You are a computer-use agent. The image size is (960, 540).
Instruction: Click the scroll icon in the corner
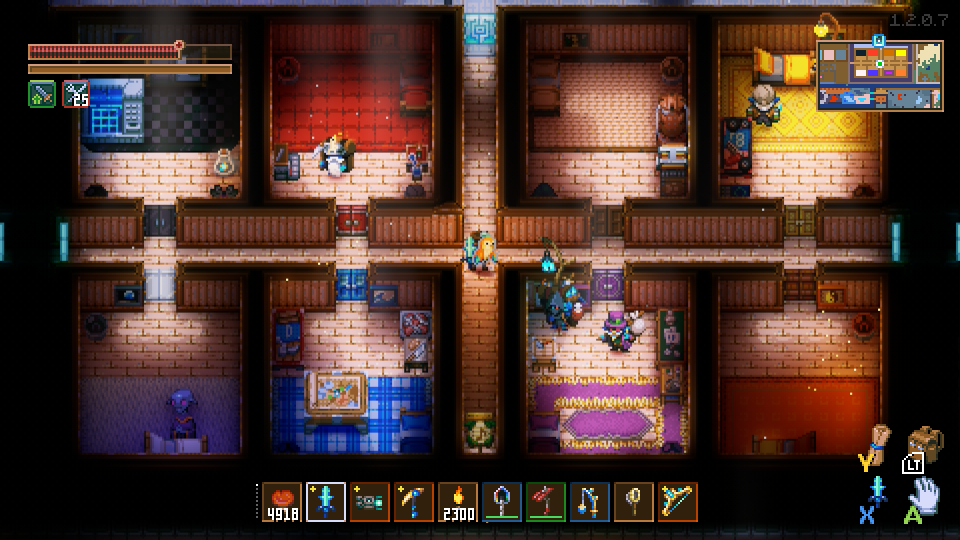879,440
